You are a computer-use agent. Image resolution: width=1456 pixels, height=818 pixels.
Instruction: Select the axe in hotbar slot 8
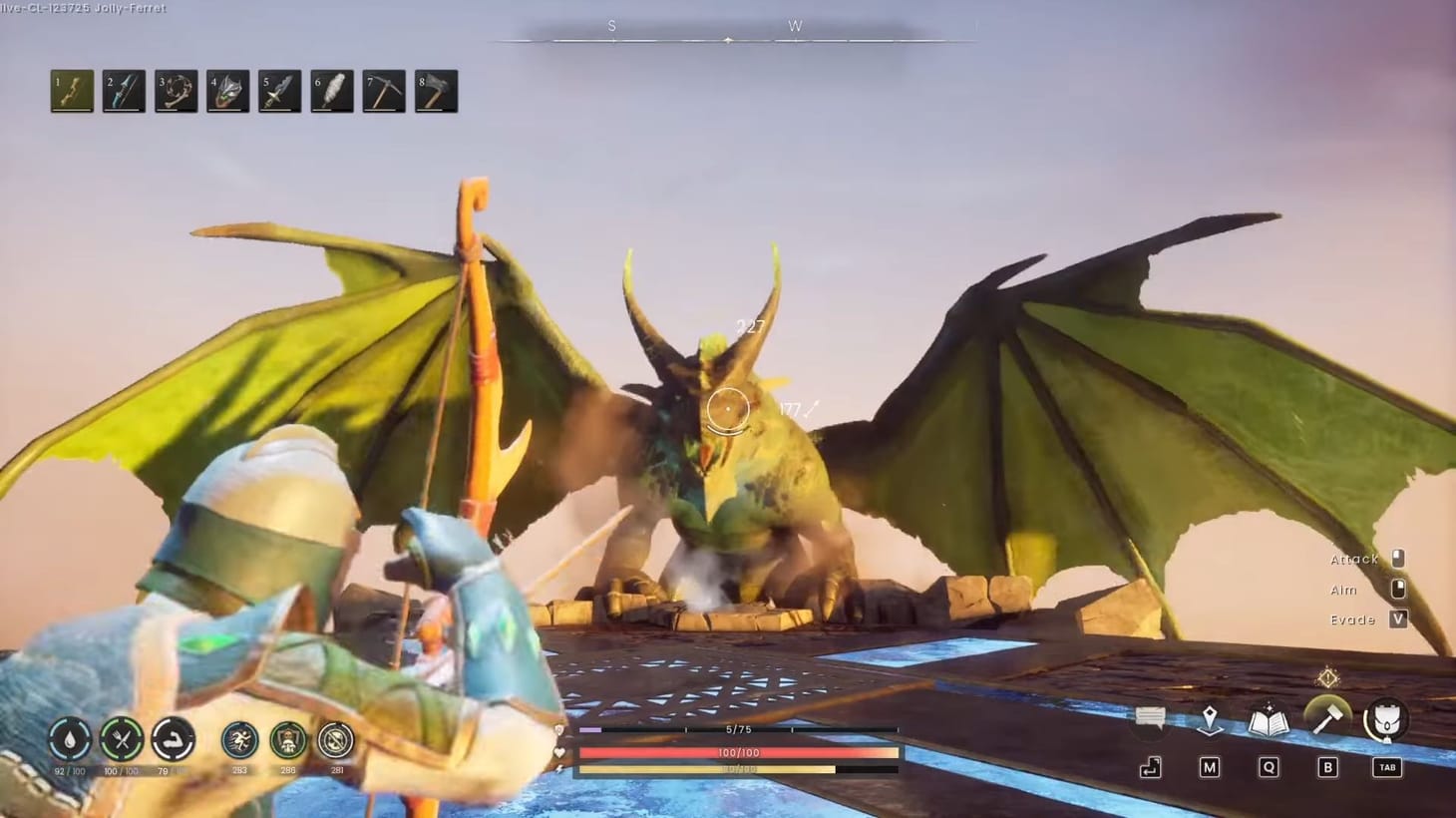click(435, 91)
